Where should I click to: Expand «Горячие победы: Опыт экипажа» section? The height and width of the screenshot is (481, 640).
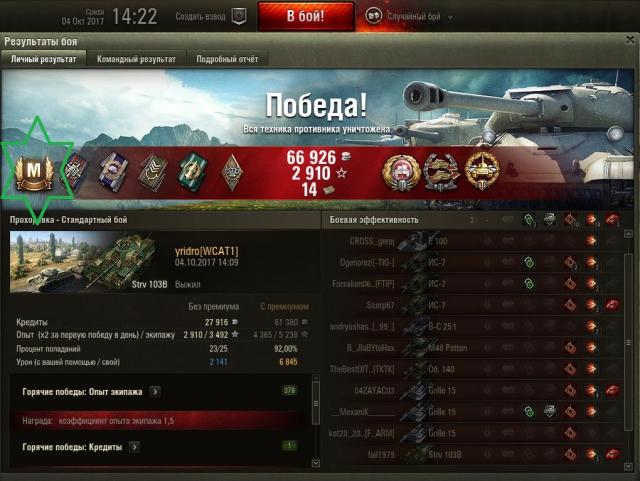[x=155, y=391]
